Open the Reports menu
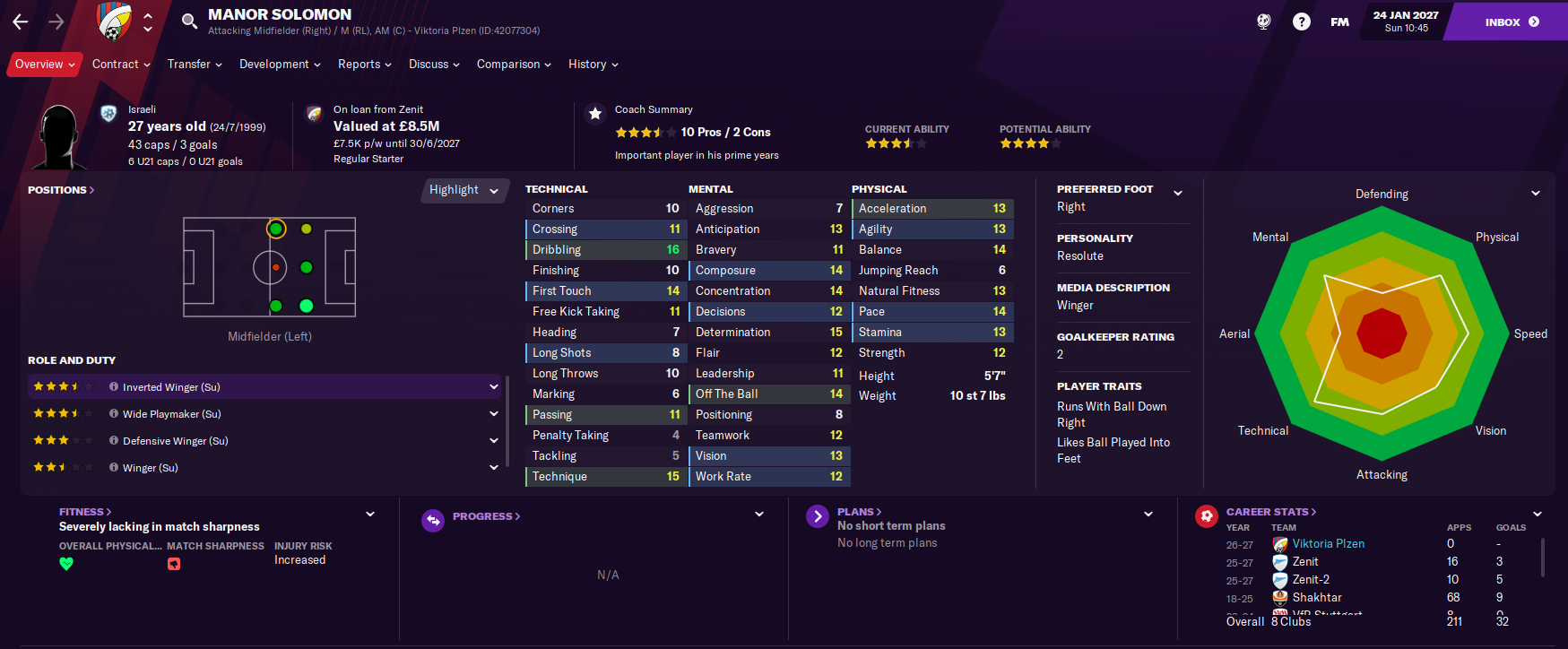1568x649 pixels. click(x=364, y=65)
